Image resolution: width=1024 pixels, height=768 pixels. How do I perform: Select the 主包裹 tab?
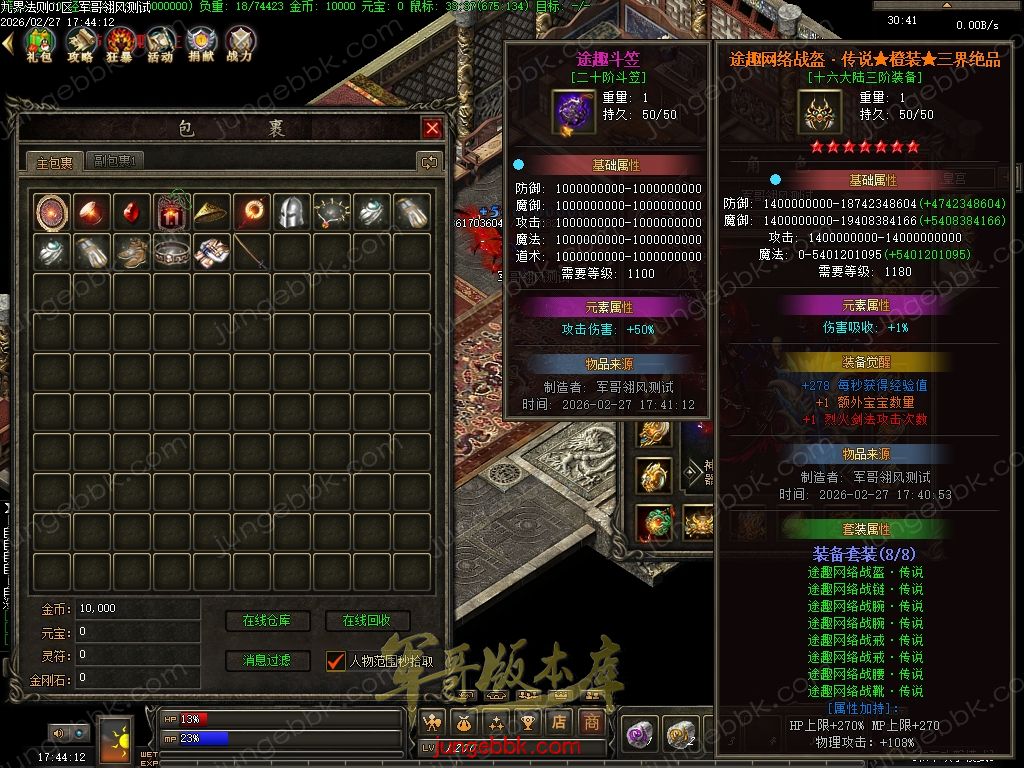tap(54, 162)
